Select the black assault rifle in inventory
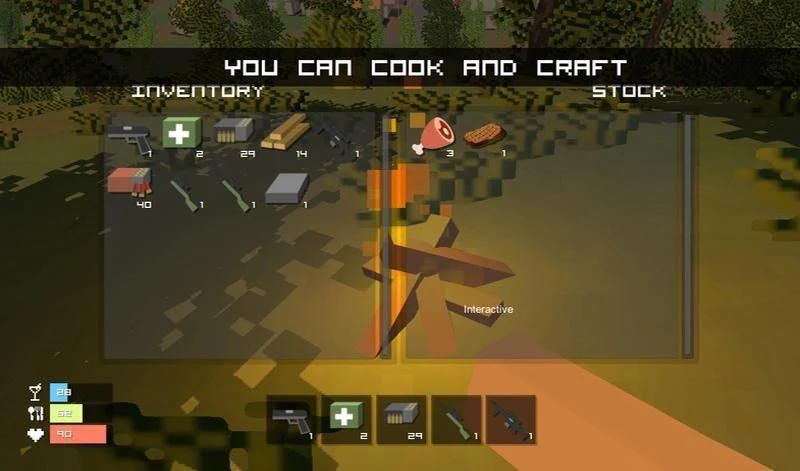This screenshot has width=800, height=471. click(x=335, y=137)
